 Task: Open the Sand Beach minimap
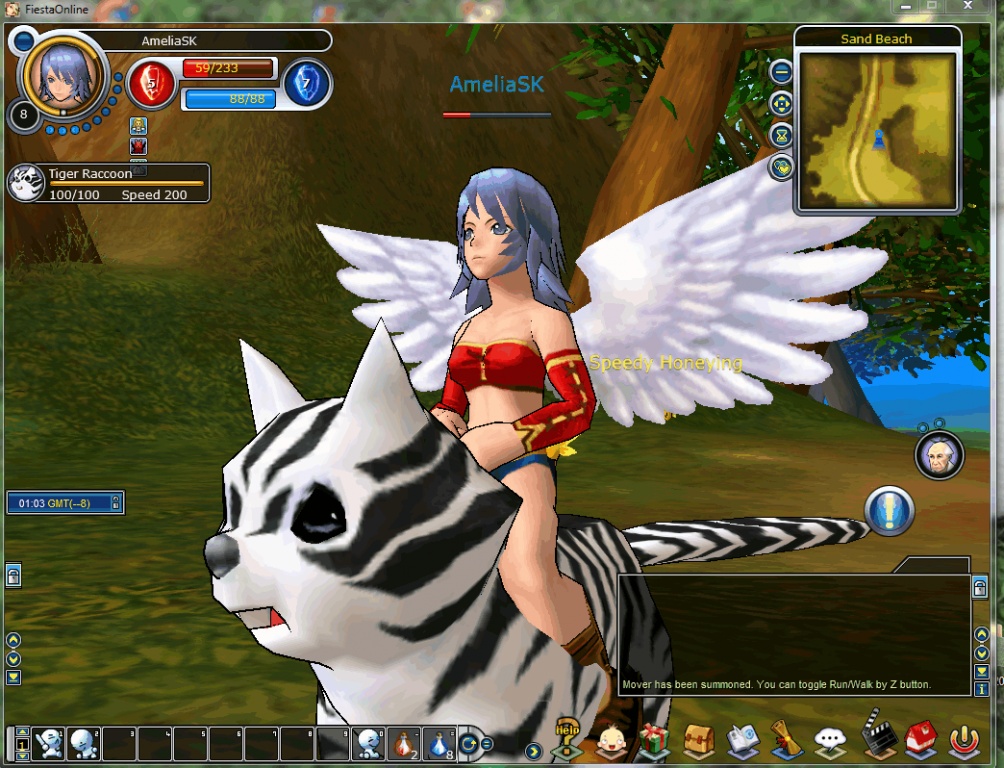point(877,129)
